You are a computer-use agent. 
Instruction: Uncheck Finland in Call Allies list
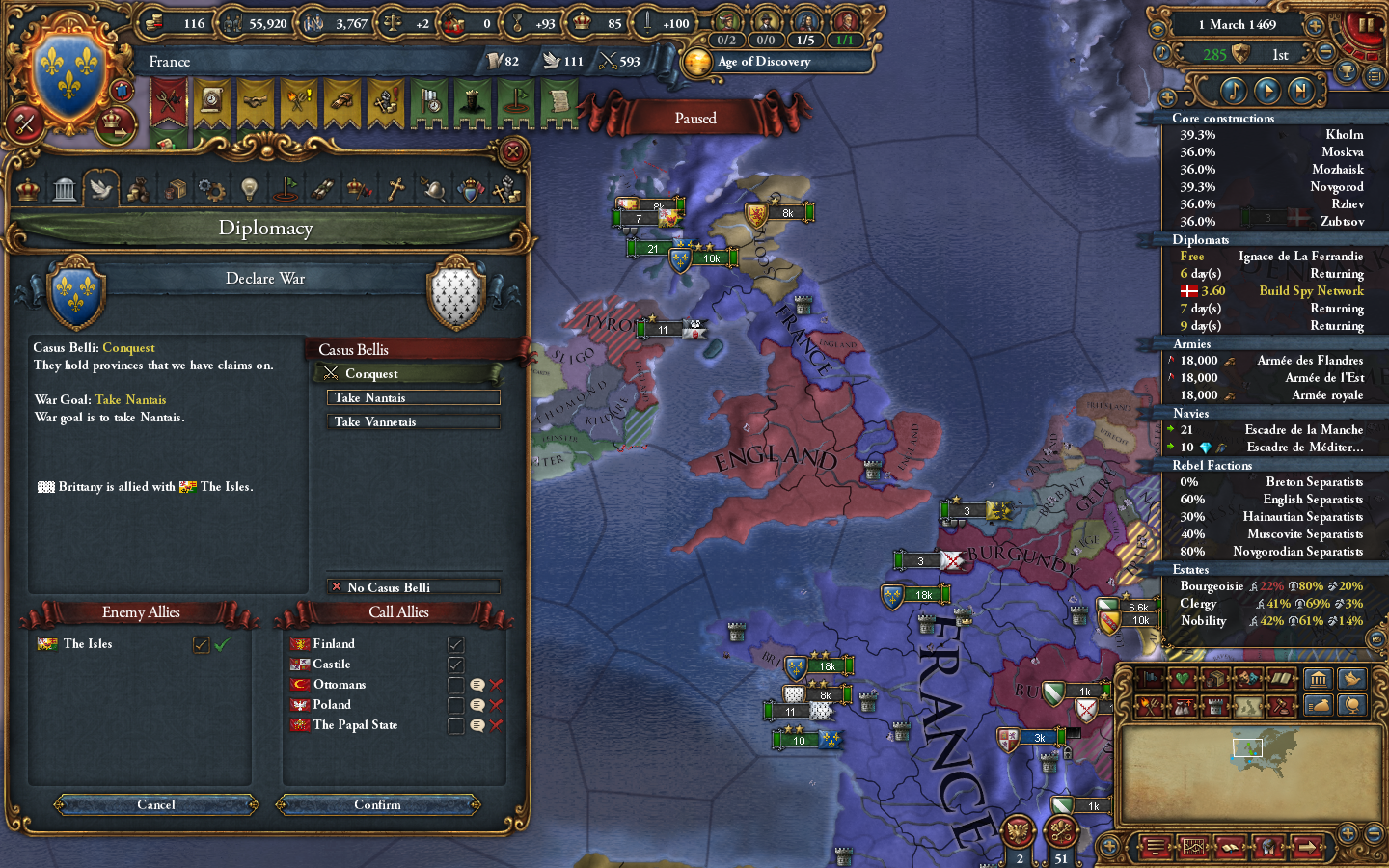454,643
